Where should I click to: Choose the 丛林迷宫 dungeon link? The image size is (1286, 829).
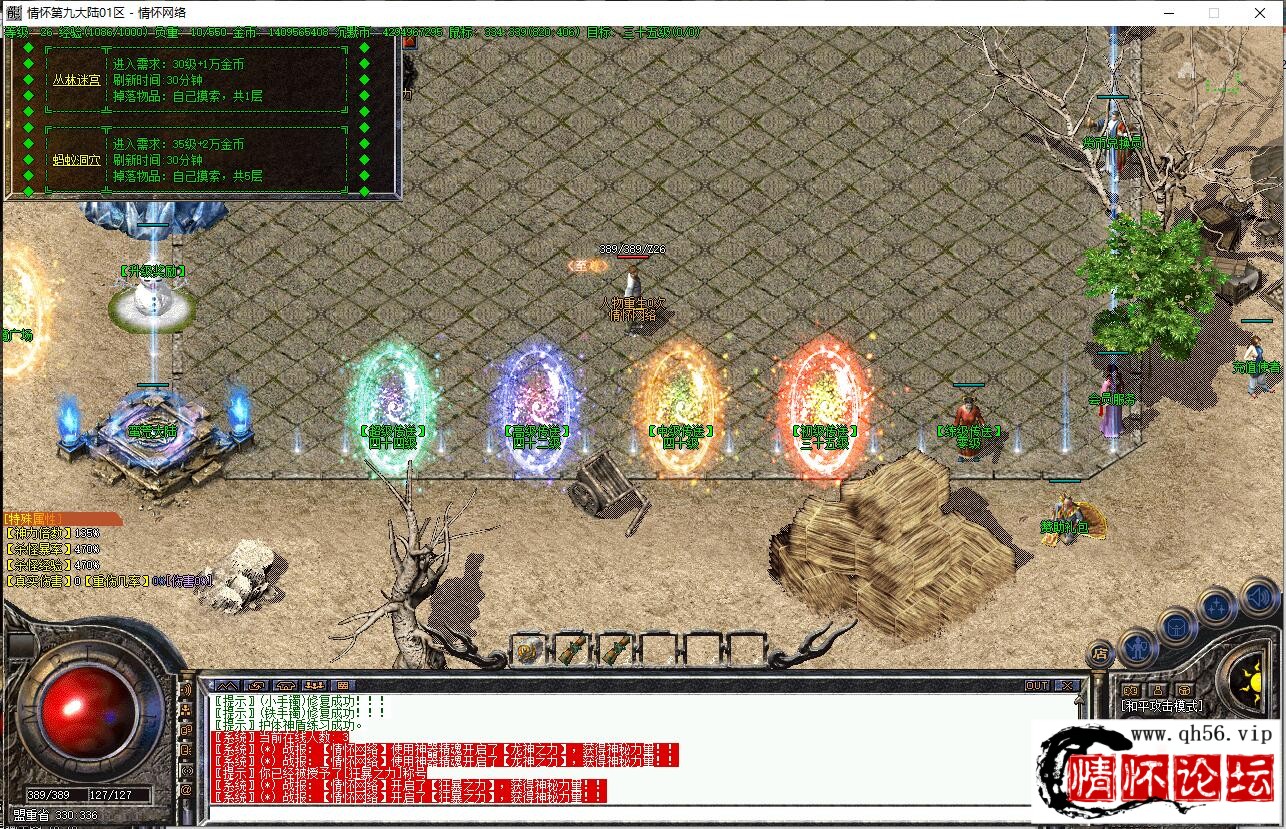tap(77, 80)
